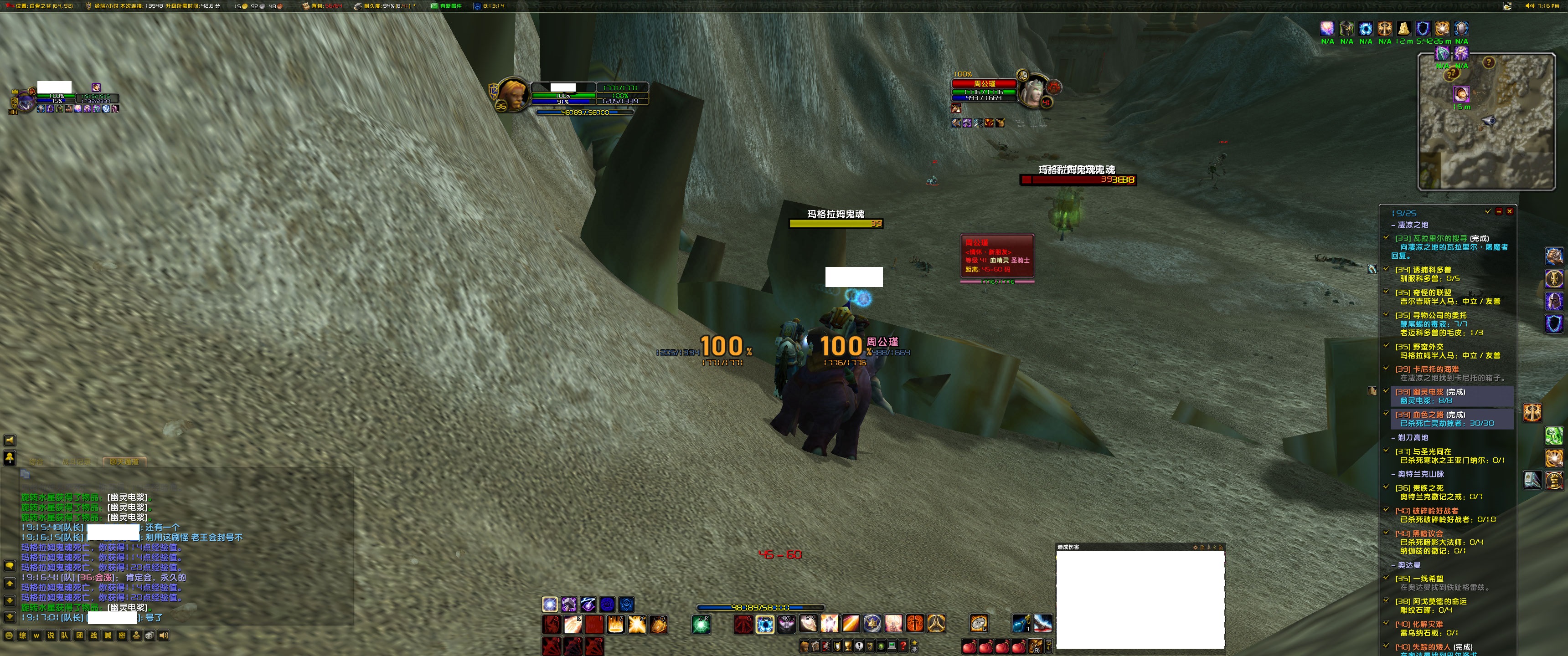Screen dimensions: 1568x656
Task: Switch to the 聊天通道 chat tab
Action: pyautogui.click(x=124, y=462)
